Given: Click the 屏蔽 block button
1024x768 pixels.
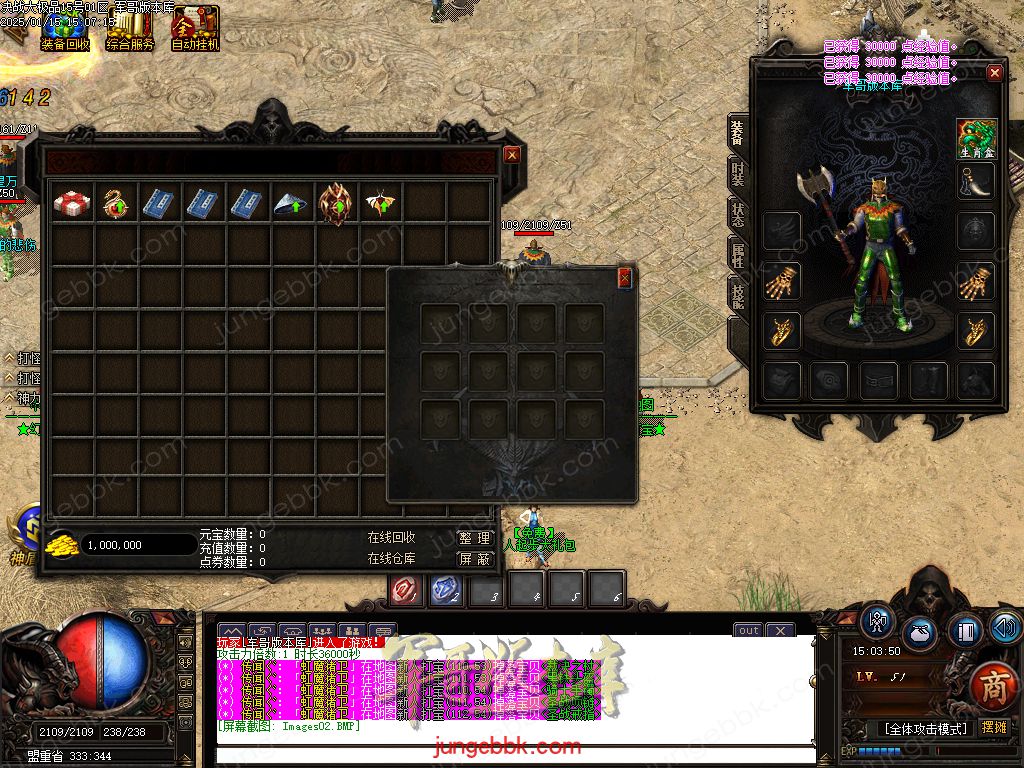Looking at the screenshot, I should point(475,559).
